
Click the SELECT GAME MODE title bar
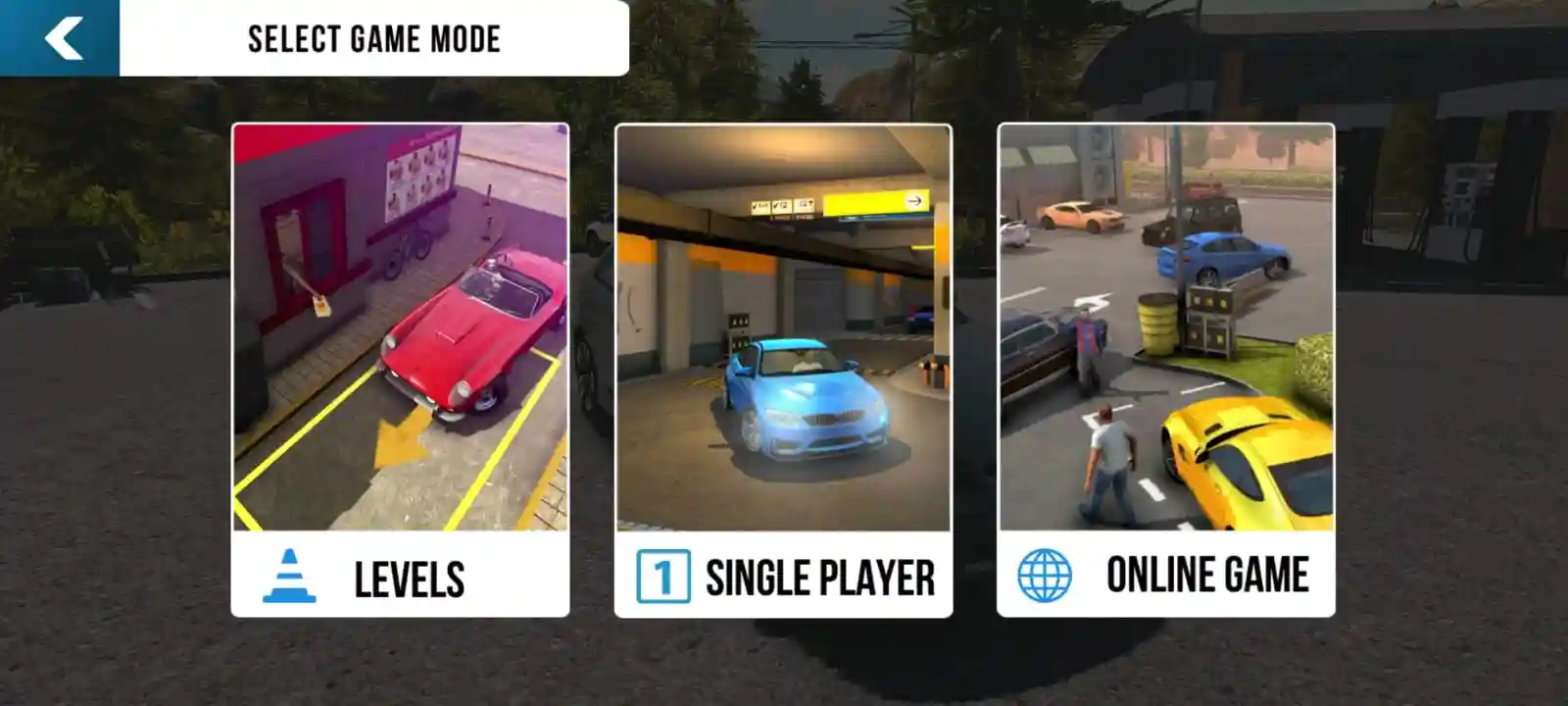(x=374, y=39)
